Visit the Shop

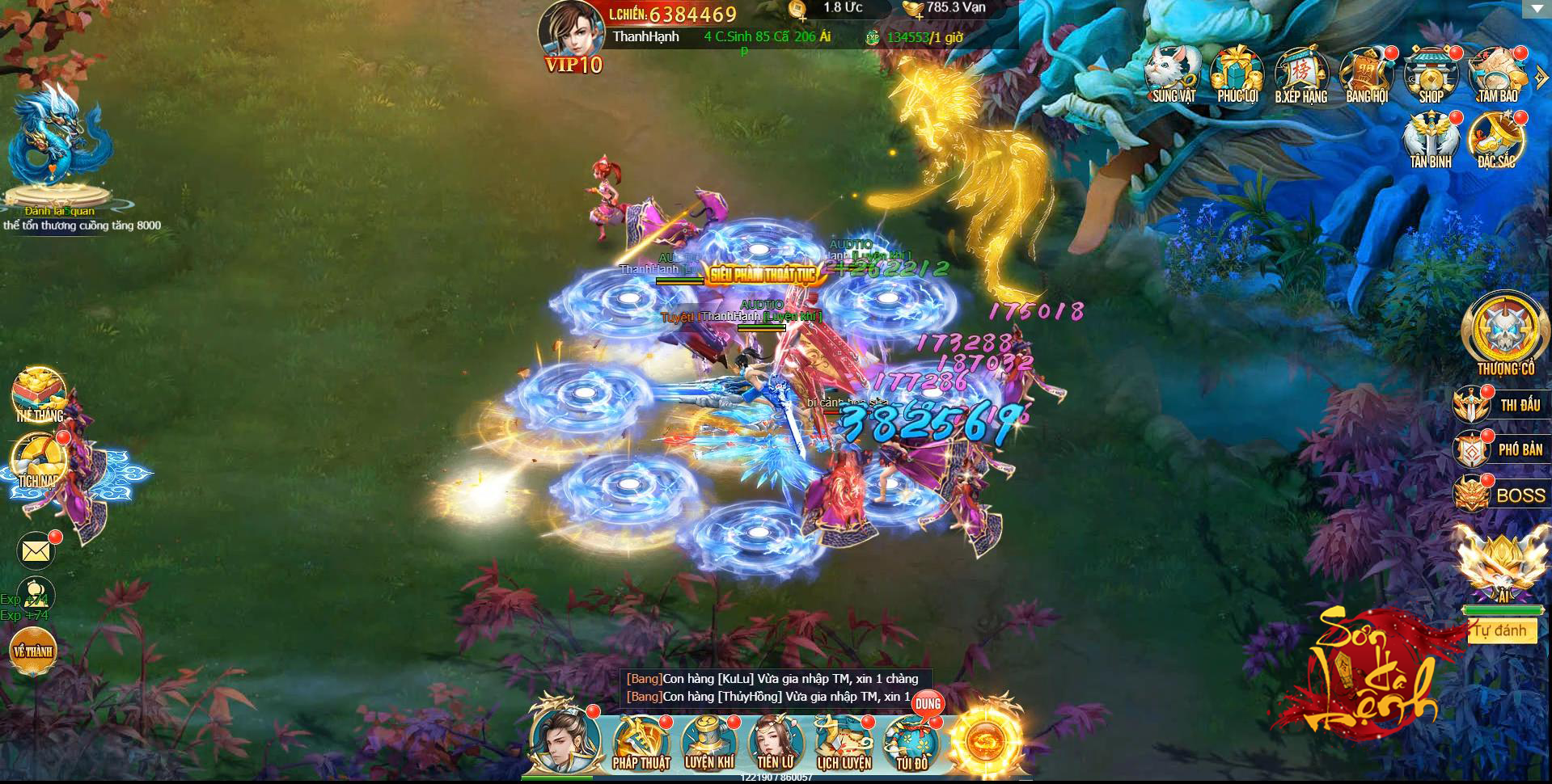pos(1431,74)
